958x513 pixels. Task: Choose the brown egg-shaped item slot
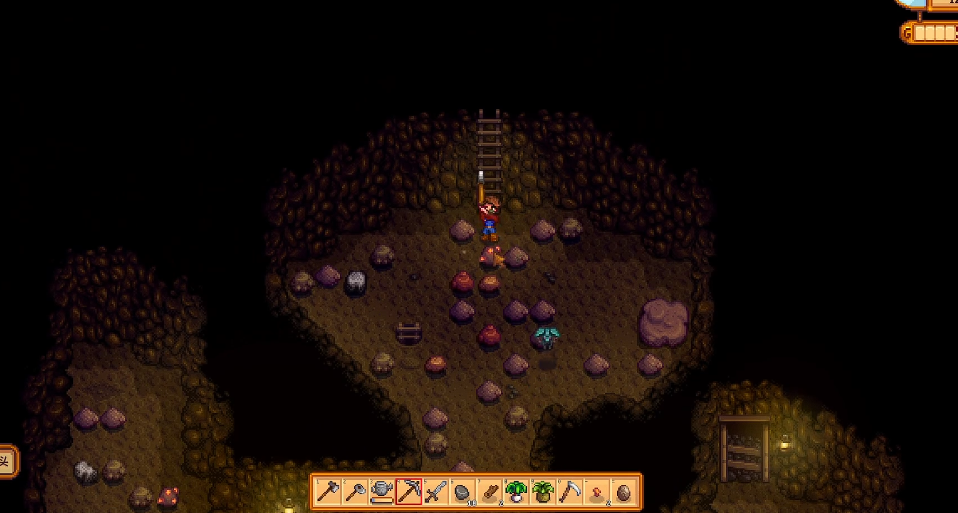pos(624,491)
